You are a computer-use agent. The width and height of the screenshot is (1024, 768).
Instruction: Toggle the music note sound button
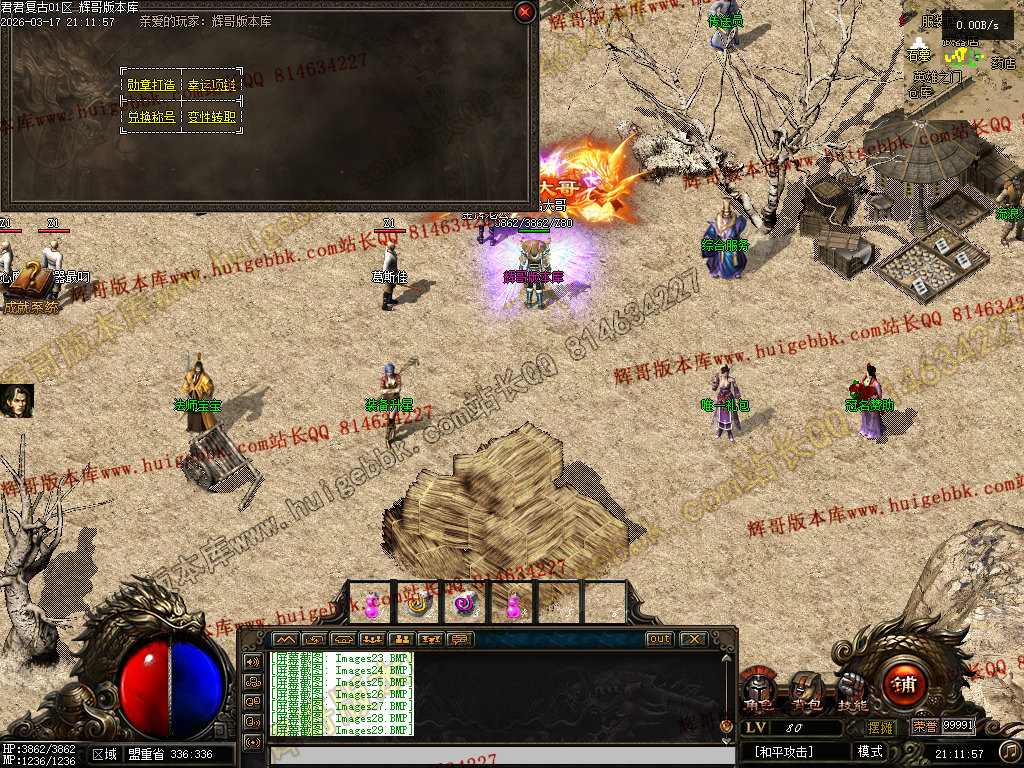pyautogui.click(x=1010, y=751)
